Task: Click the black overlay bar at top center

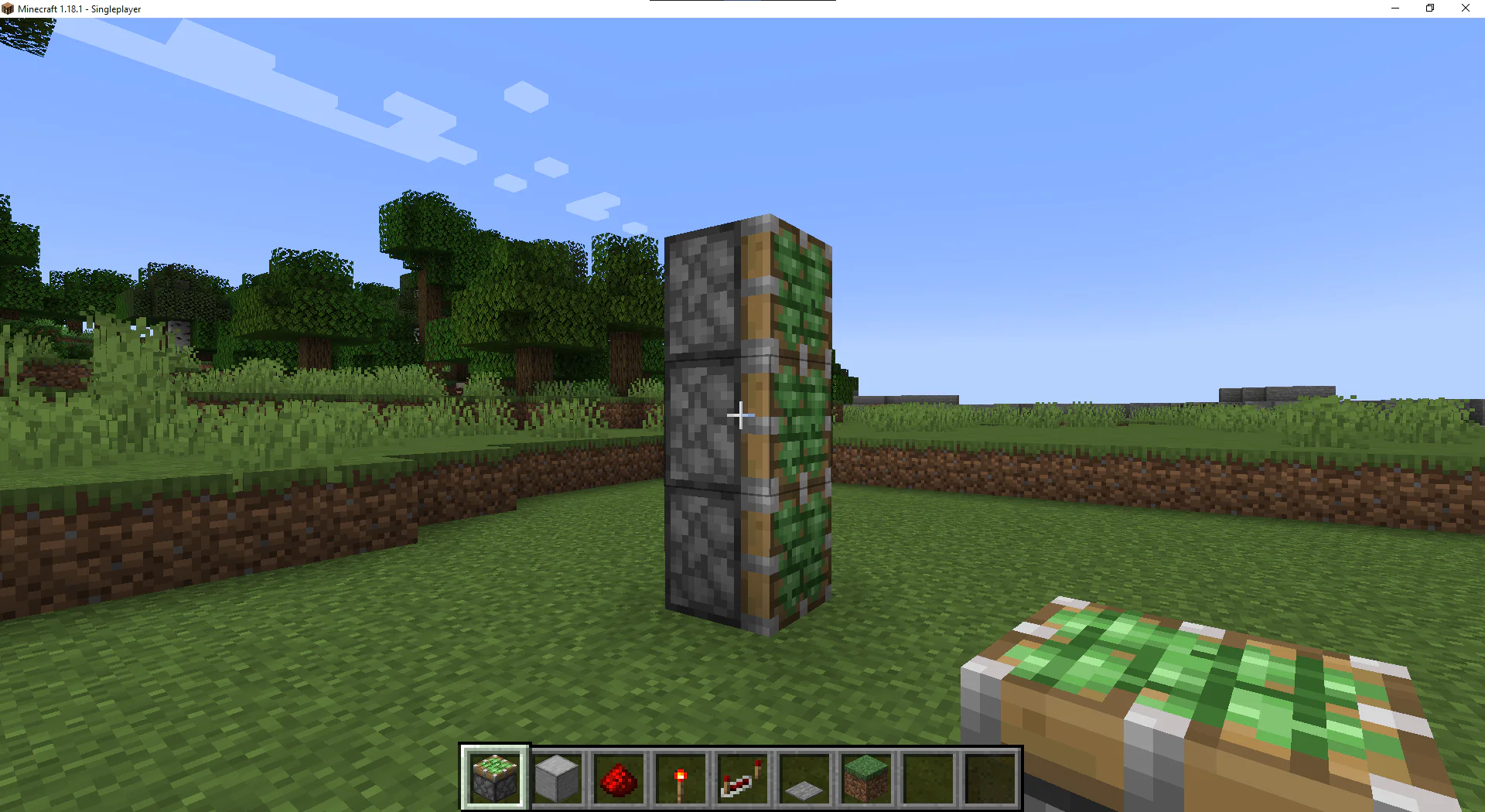Action: pyautogui.click(x=742, y=2)
